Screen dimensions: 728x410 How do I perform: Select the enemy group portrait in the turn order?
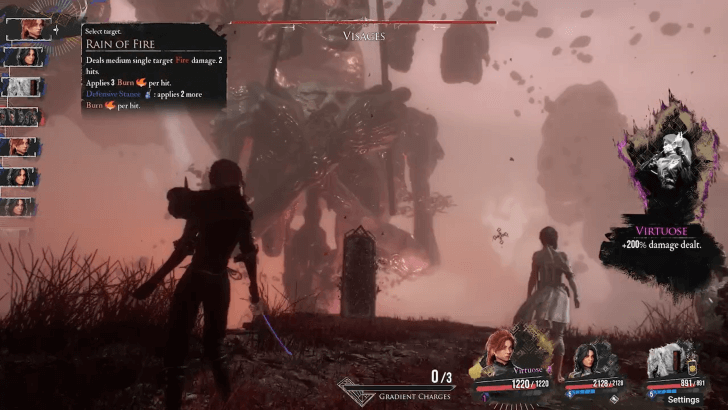[21, 117]
